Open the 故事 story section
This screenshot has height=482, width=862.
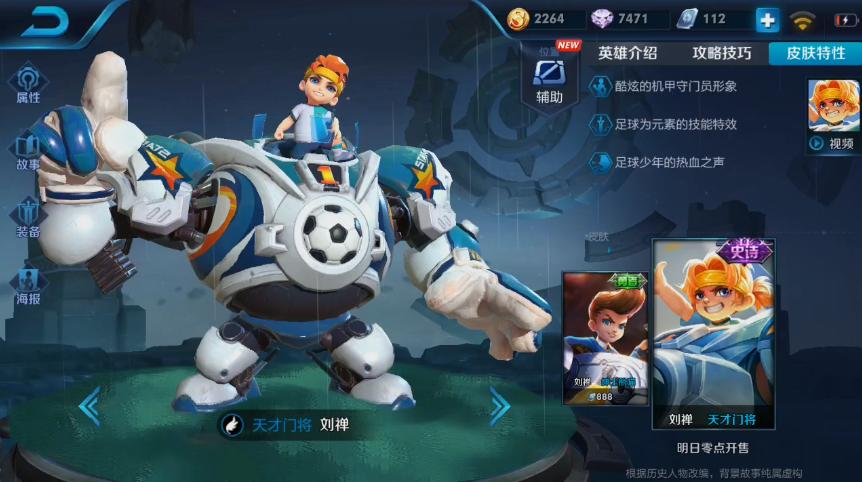pyautogui.click(x=27, y=151)
